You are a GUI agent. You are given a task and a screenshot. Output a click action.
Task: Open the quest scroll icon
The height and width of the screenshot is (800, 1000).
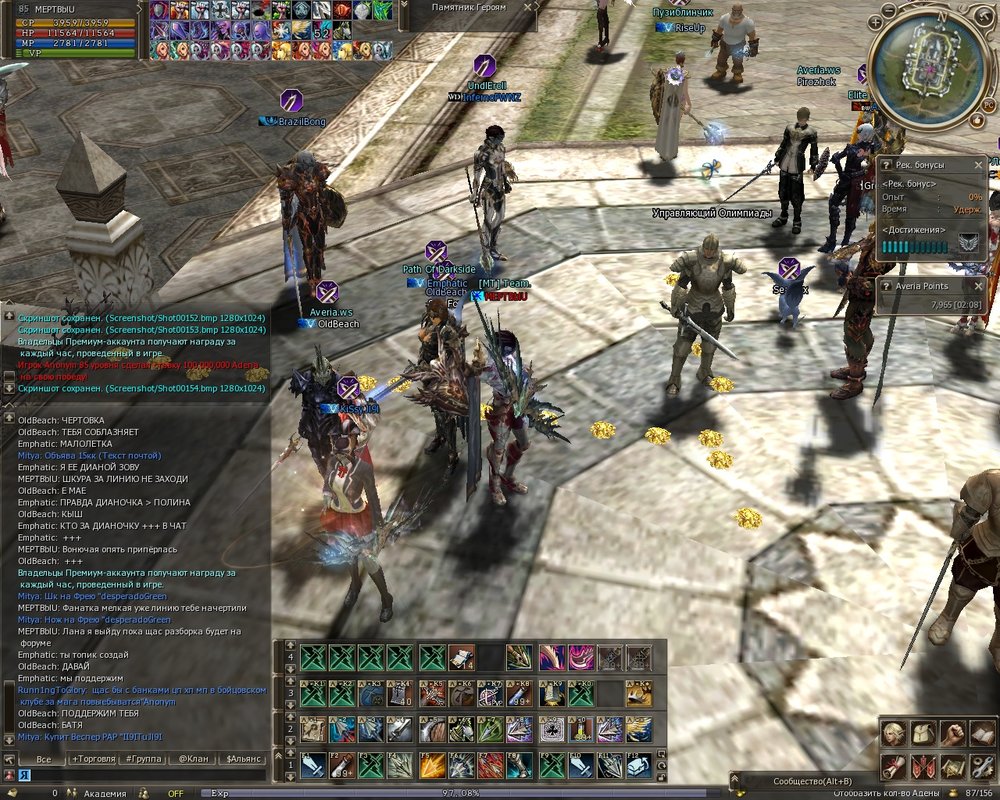892,766
